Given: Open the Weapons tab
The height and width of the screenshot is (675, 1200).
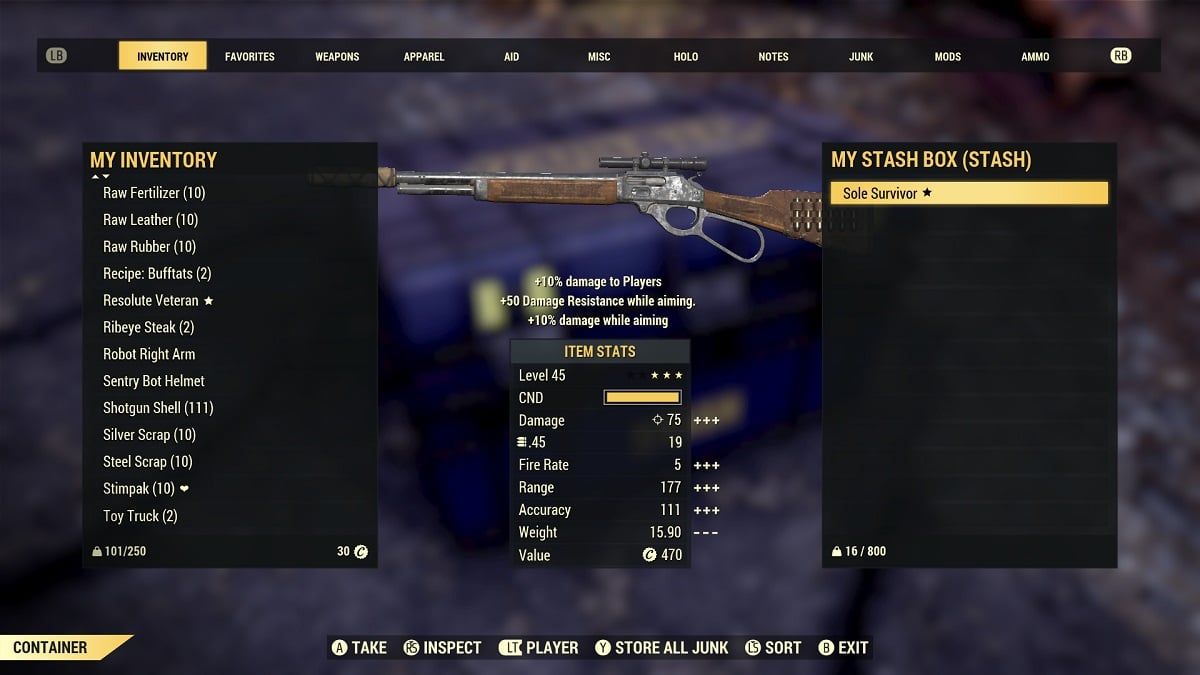Looking at the screenshot, I should (337, 57).
